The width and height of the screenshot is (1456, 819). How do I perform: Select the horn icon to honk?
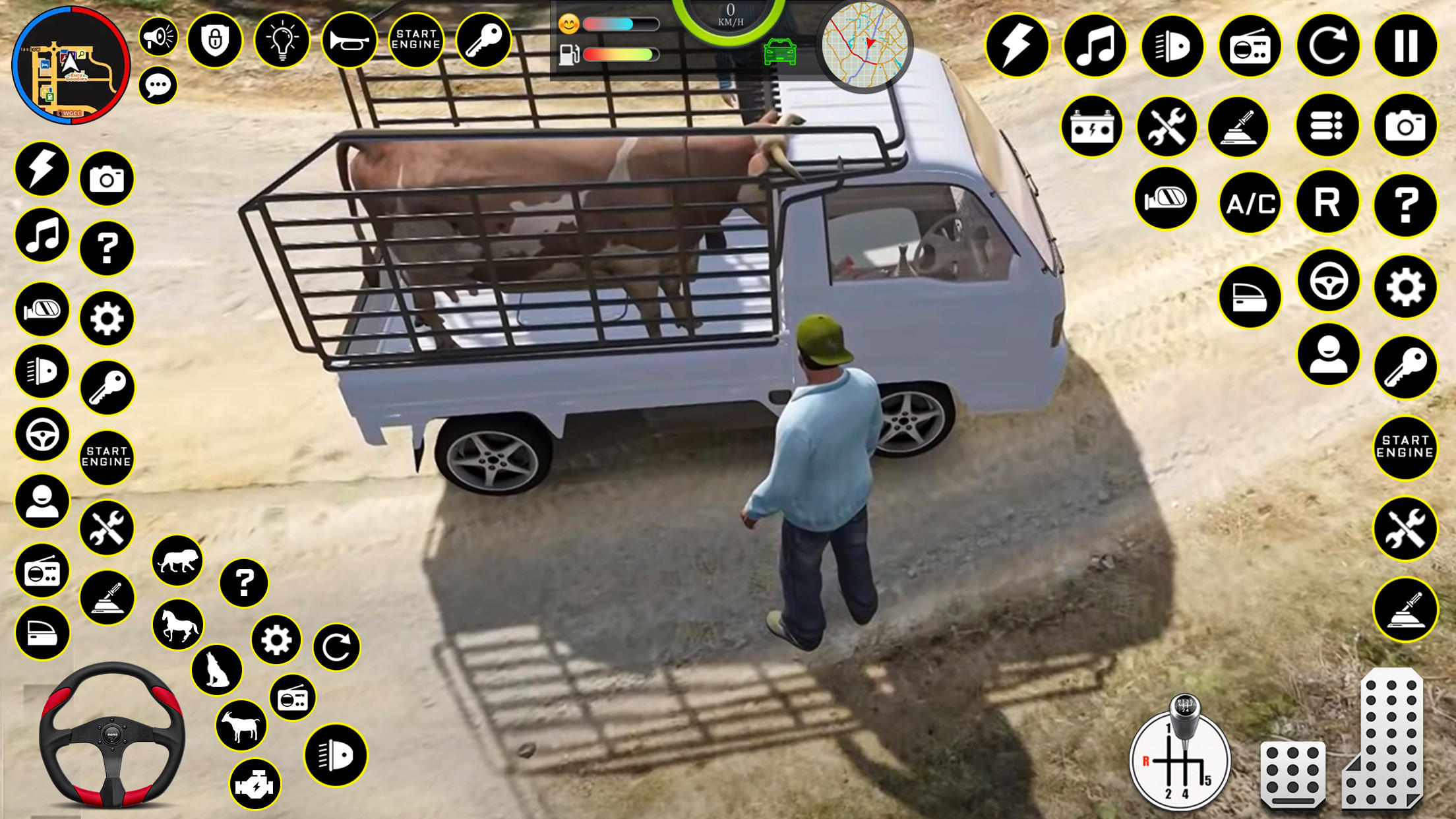349,41
